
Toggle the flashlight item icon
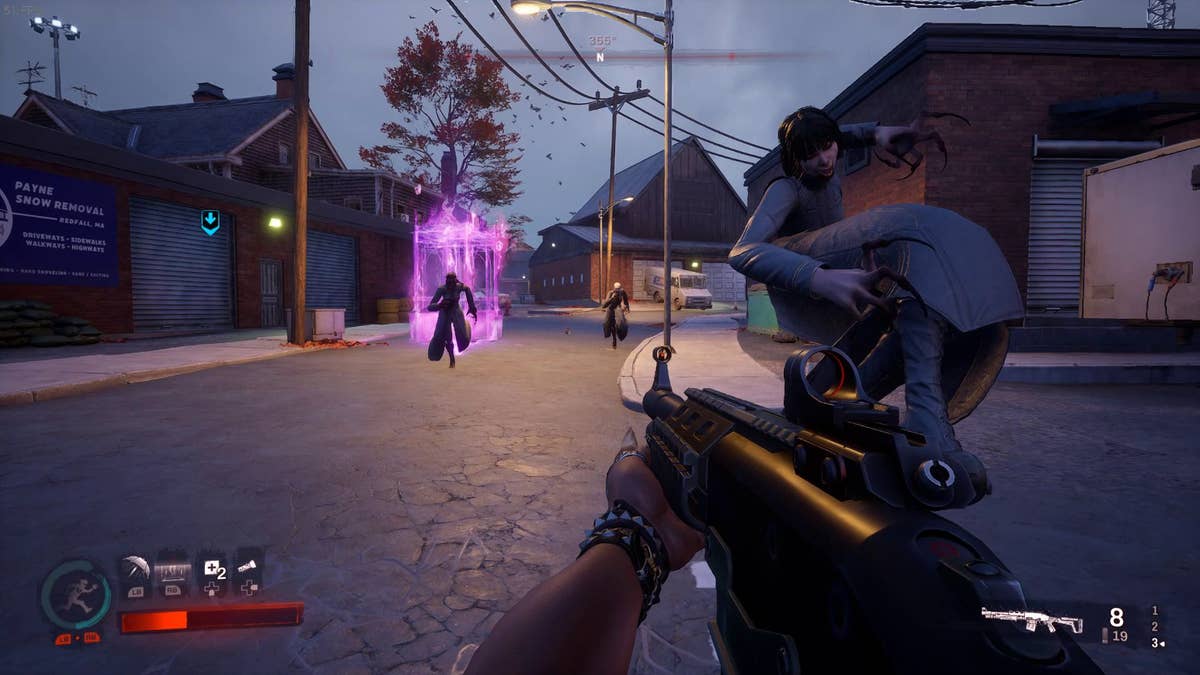(249, 569)
